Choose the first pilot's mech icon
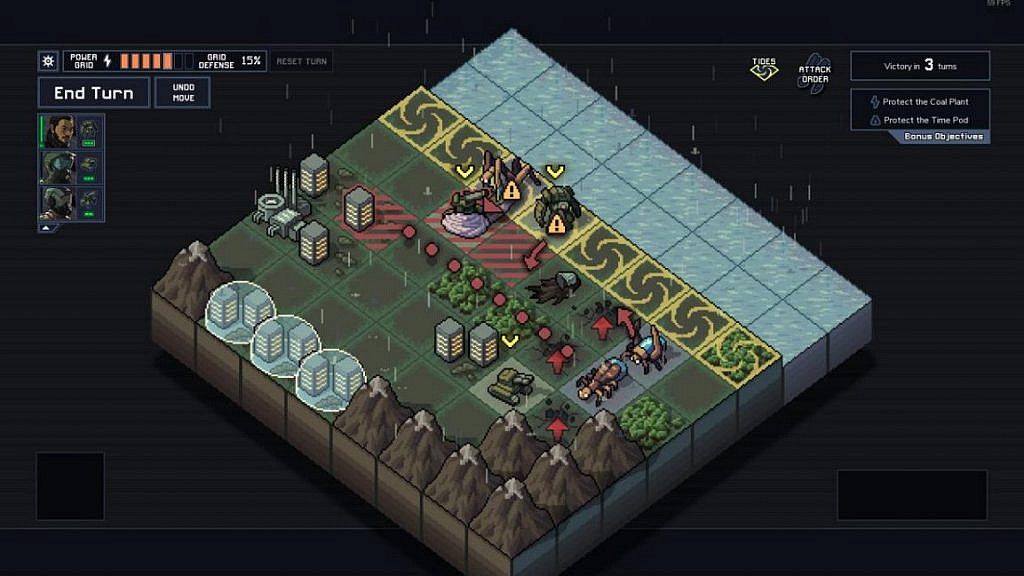This screenshot has width=1024, height=576. tap(89, 130)
